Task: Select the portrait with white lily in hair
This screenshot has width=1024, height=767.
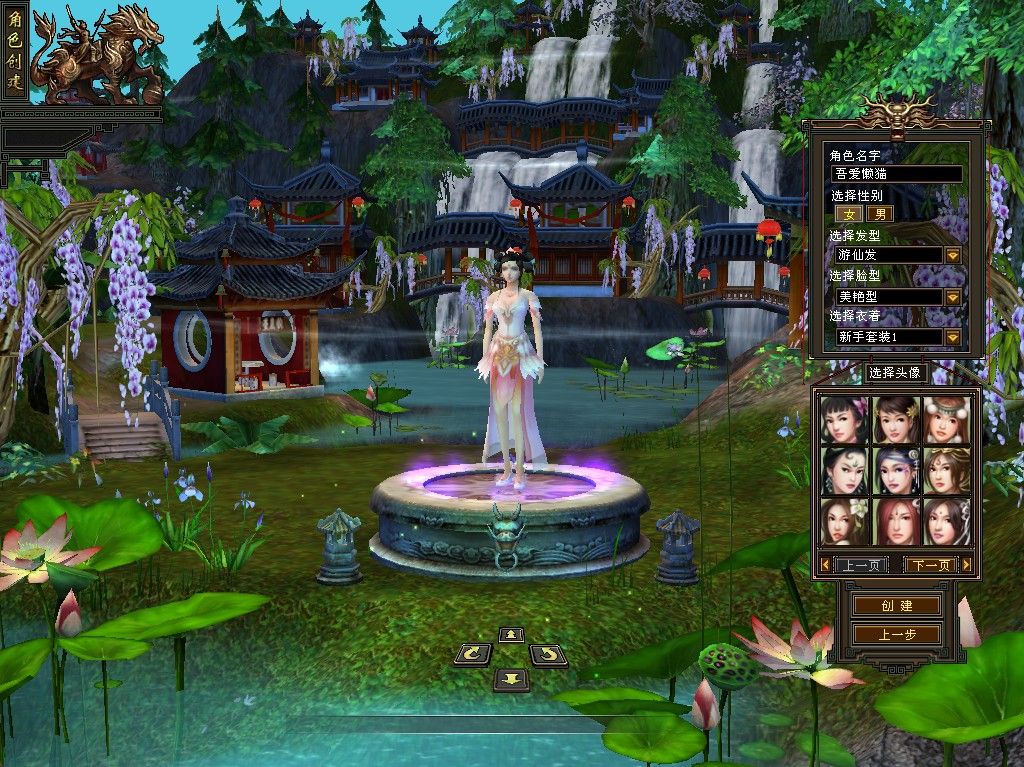Action: [x=844, y=521]
